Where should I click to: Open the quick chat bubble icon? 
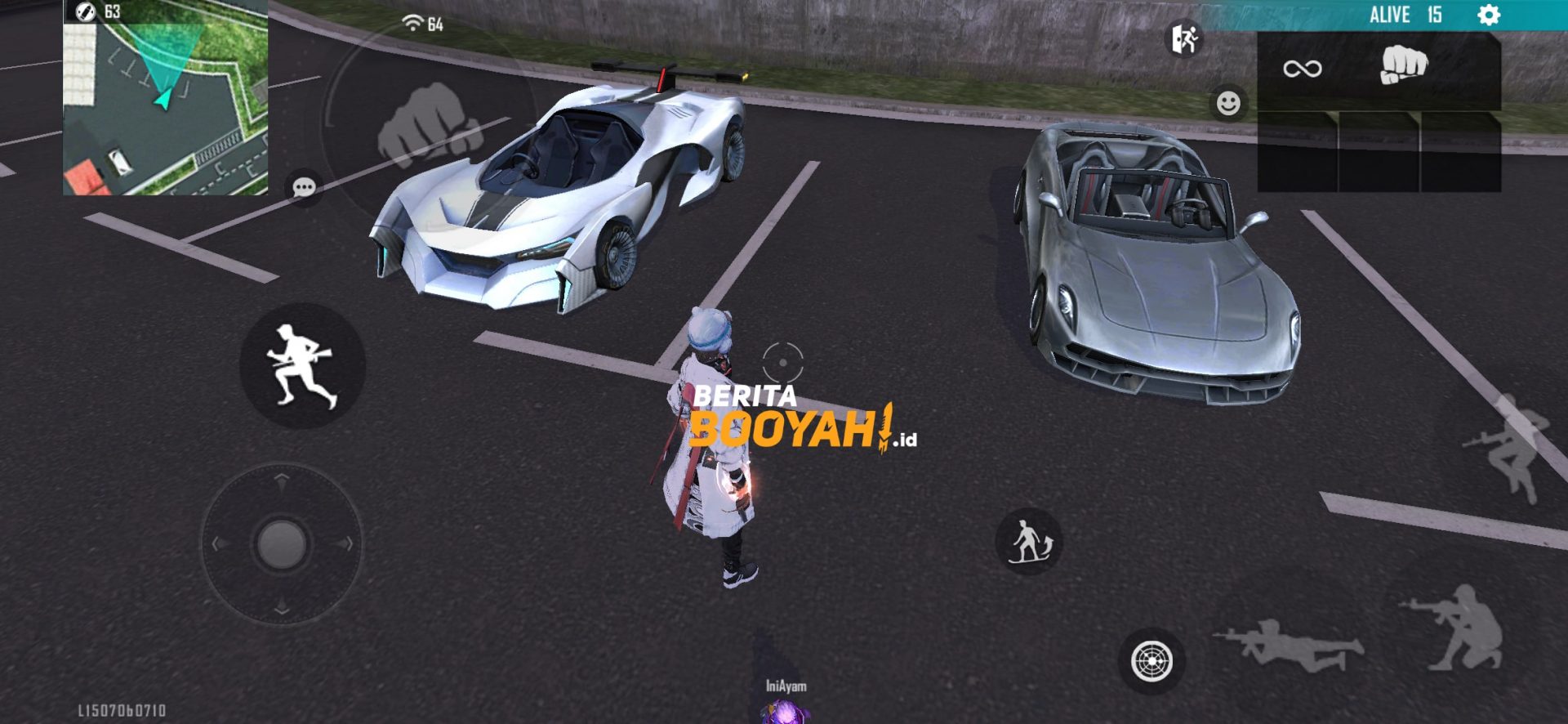302,186
